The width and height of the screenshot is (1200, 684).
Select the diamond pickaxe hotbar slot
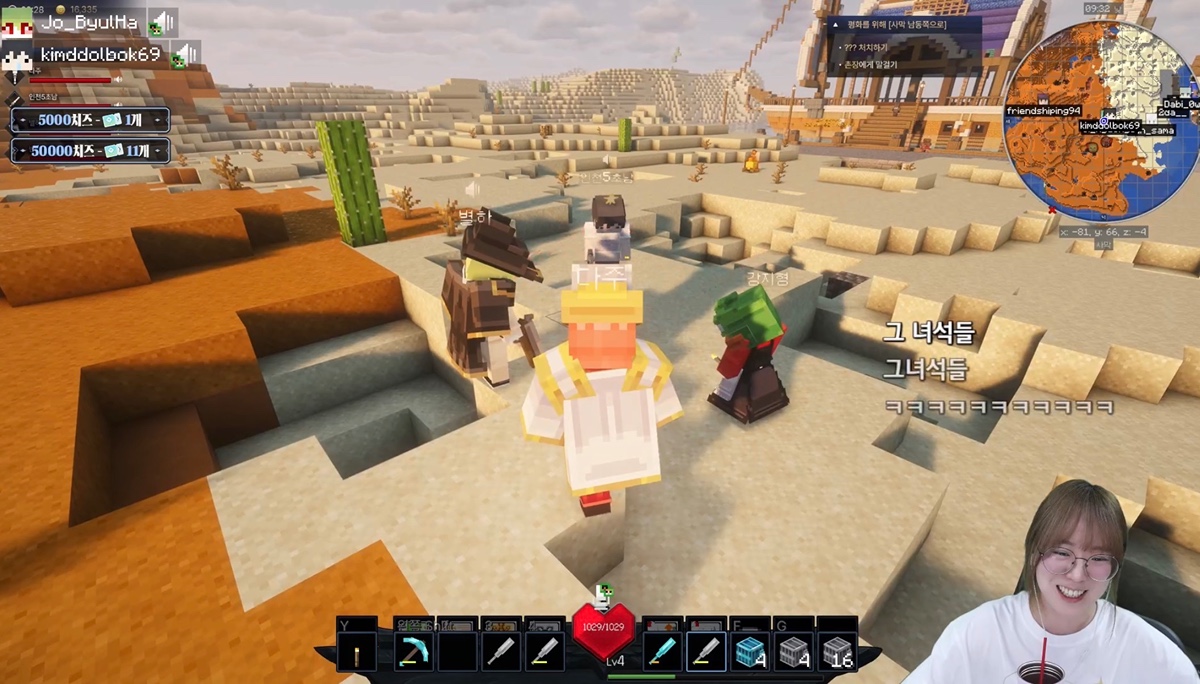point(413,652)
